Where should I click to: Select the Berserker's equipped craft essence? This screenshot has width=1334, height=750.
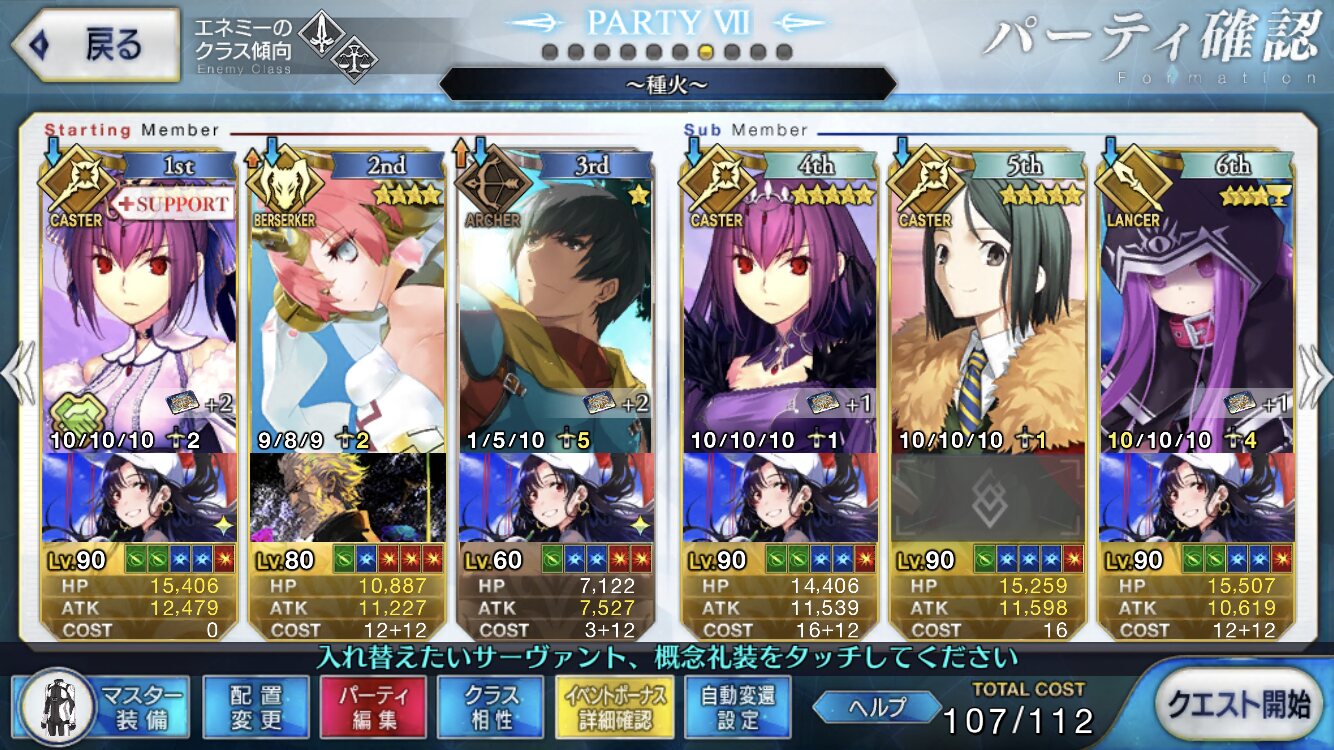[x=348, y=497]
